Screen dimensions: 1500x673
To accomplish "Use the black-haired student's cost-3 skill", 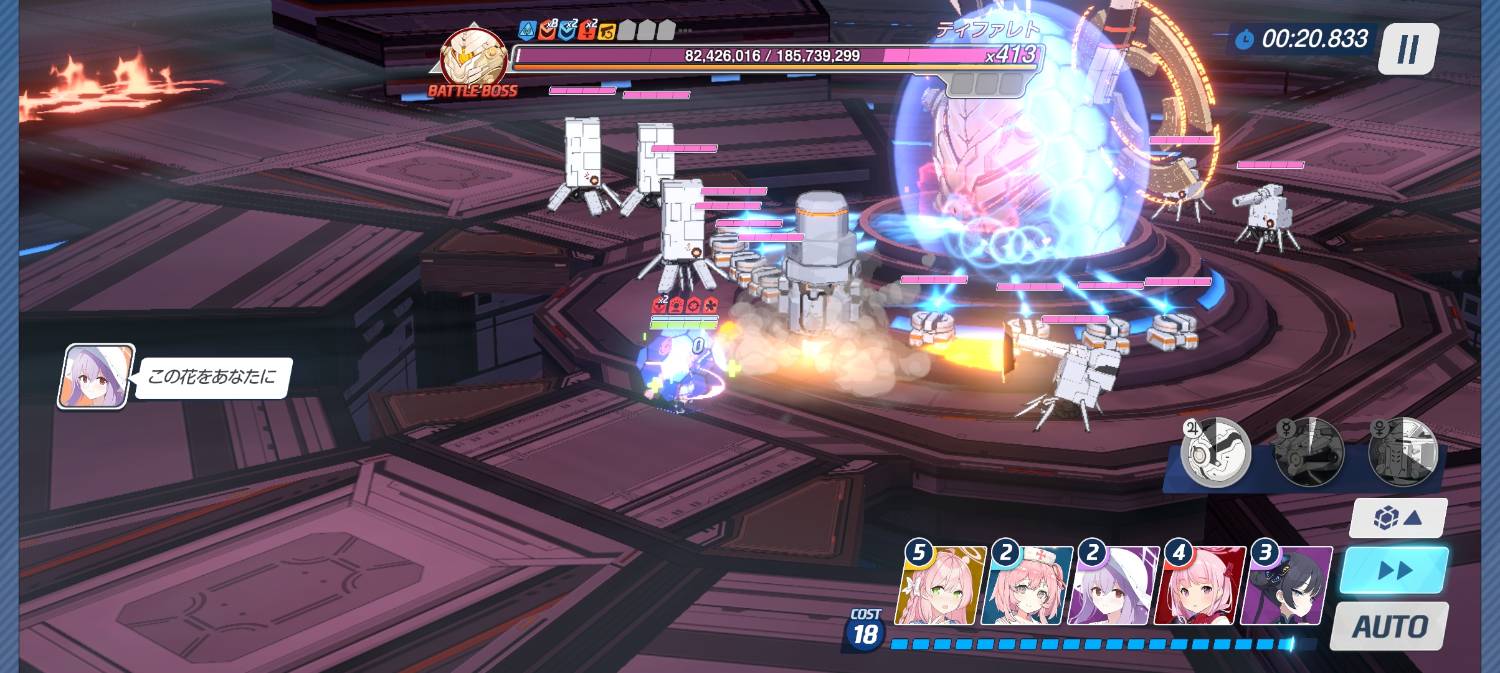I will coord(1286,586).
